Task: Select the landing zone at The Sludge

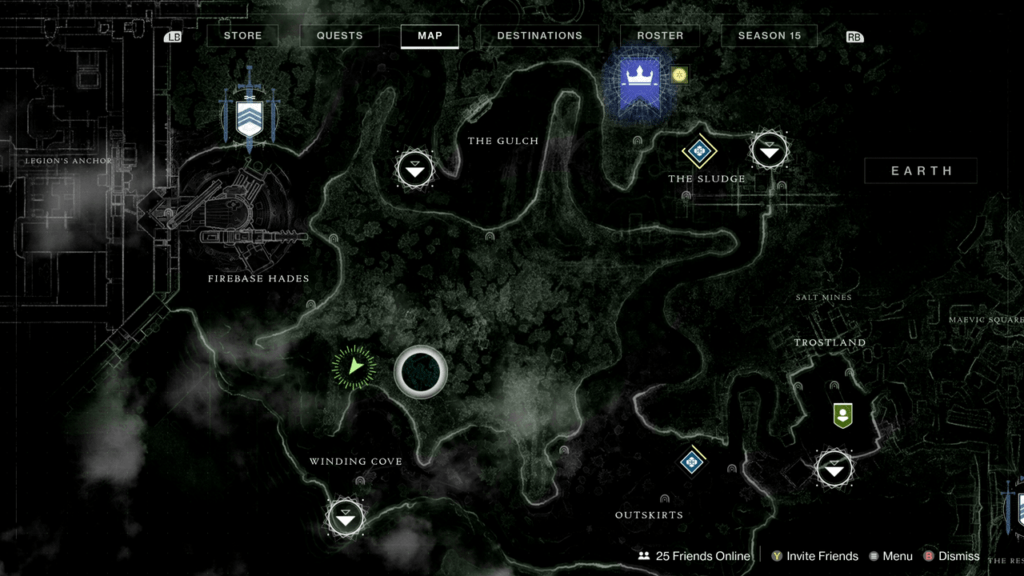Action: click(769, 151)
